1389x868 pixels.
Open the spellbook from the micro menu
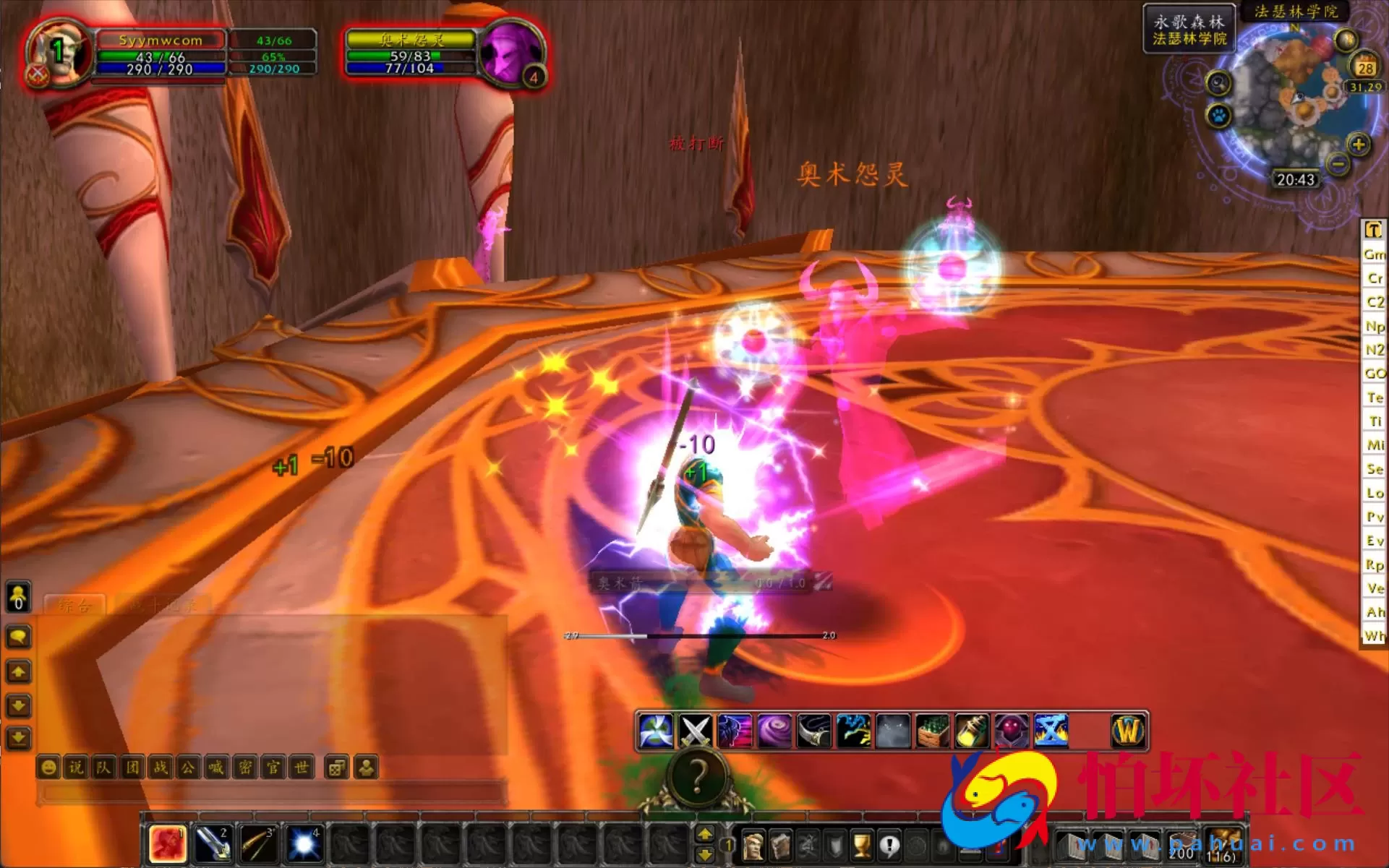[x=781, y=845]
